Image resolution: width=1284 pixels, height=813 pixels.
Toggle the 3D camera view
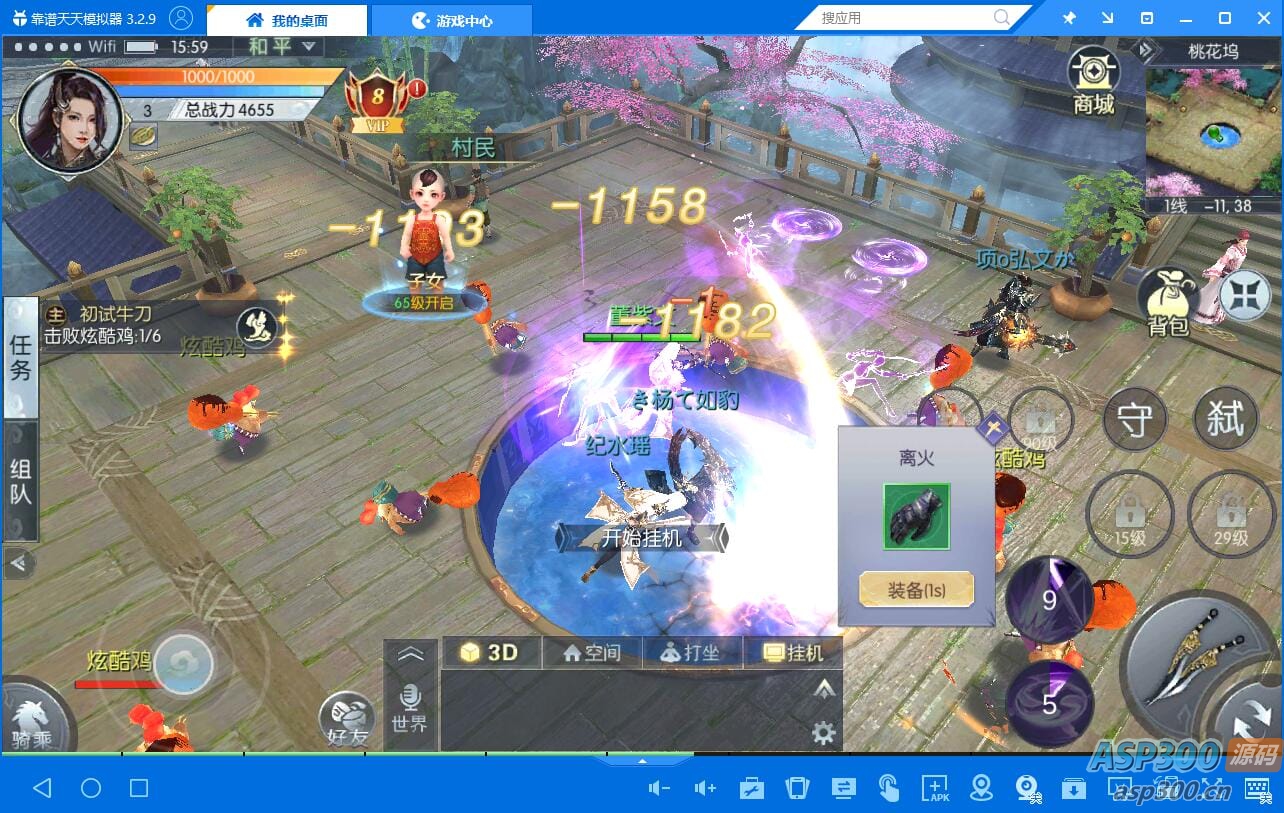click(490, 653)
